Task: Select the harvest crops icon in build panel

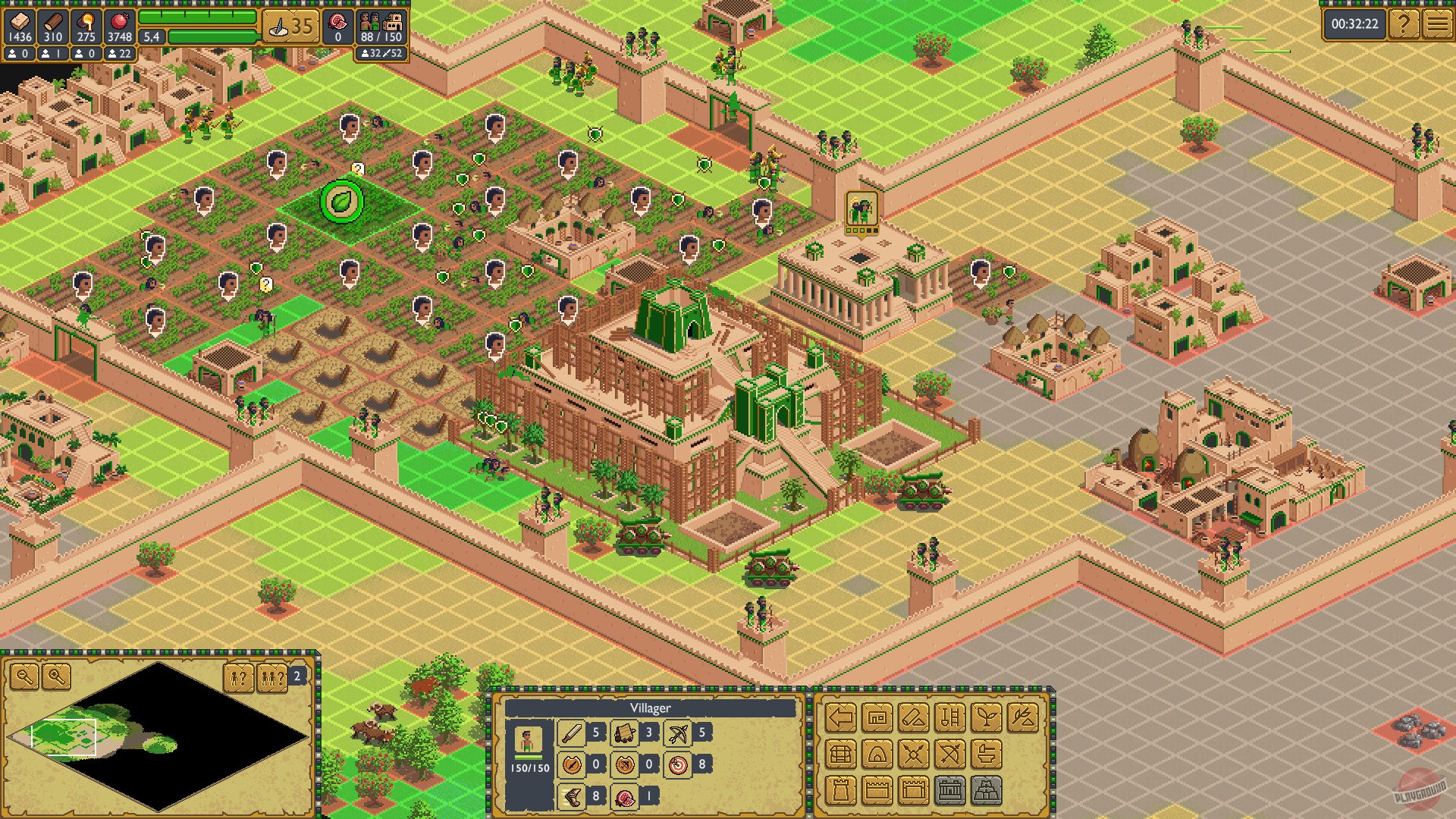Action: tap(1023, 718)
